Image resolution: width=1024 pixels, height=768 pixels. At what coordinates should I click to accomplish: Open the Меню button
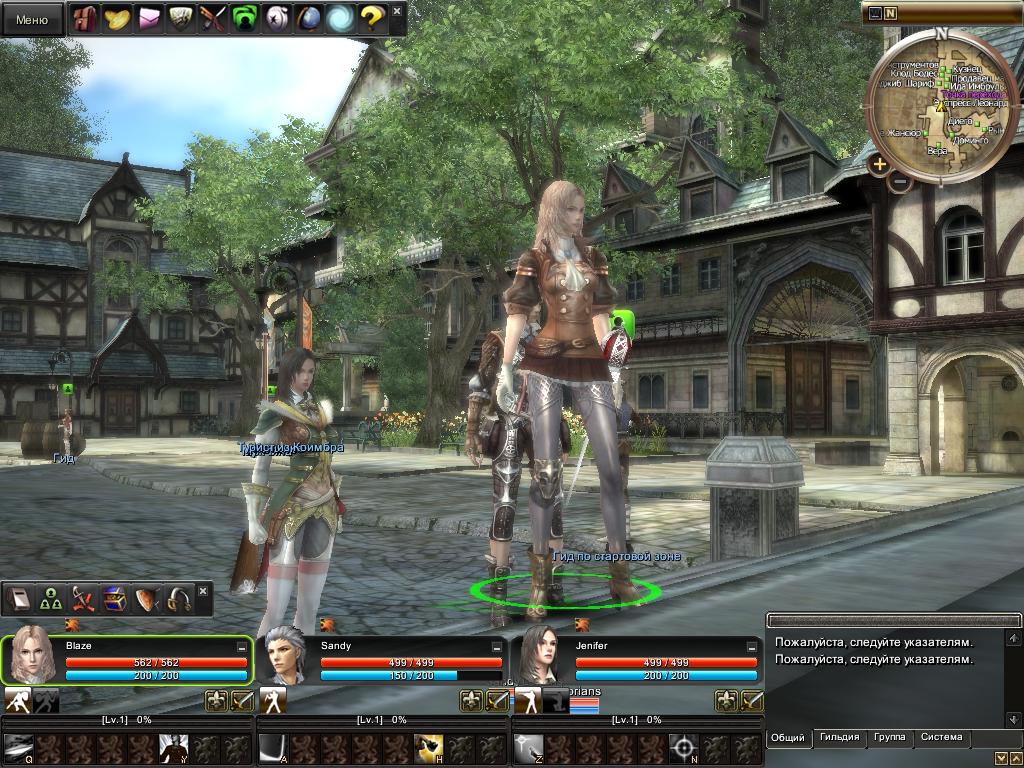(32, 19)
